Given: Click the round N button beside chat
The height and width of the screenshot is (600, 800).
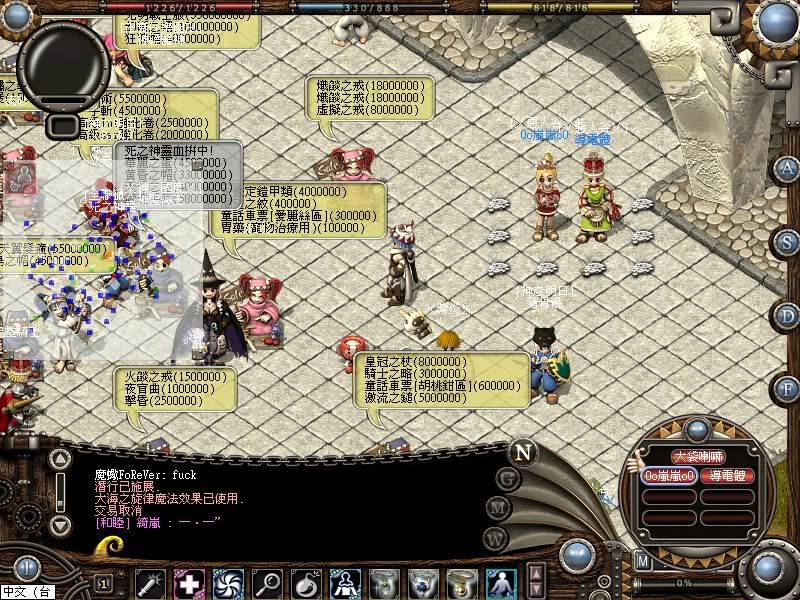Looking at the screenshot, I should [521, 450].
